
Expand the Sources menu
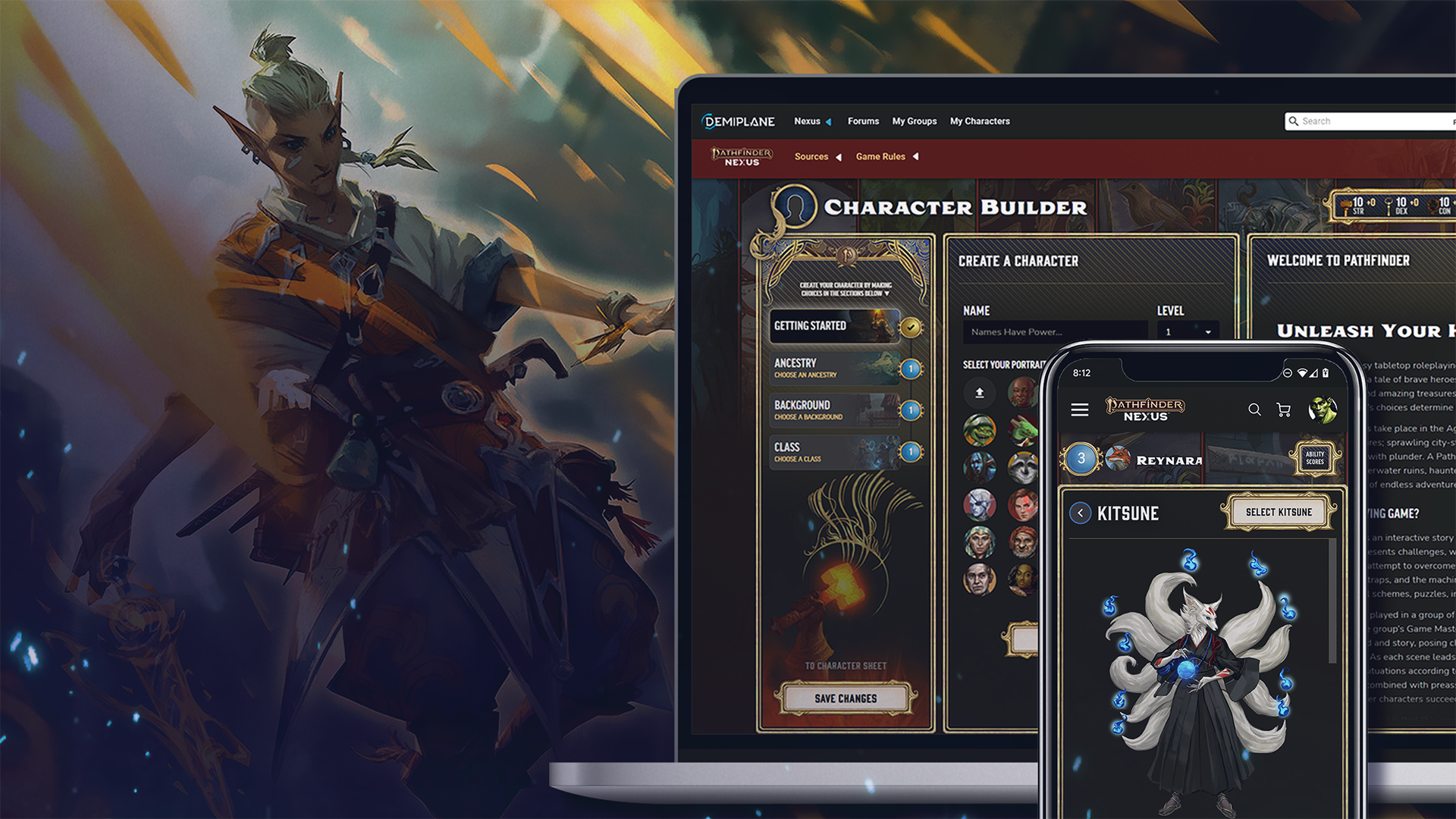[817, 157]
